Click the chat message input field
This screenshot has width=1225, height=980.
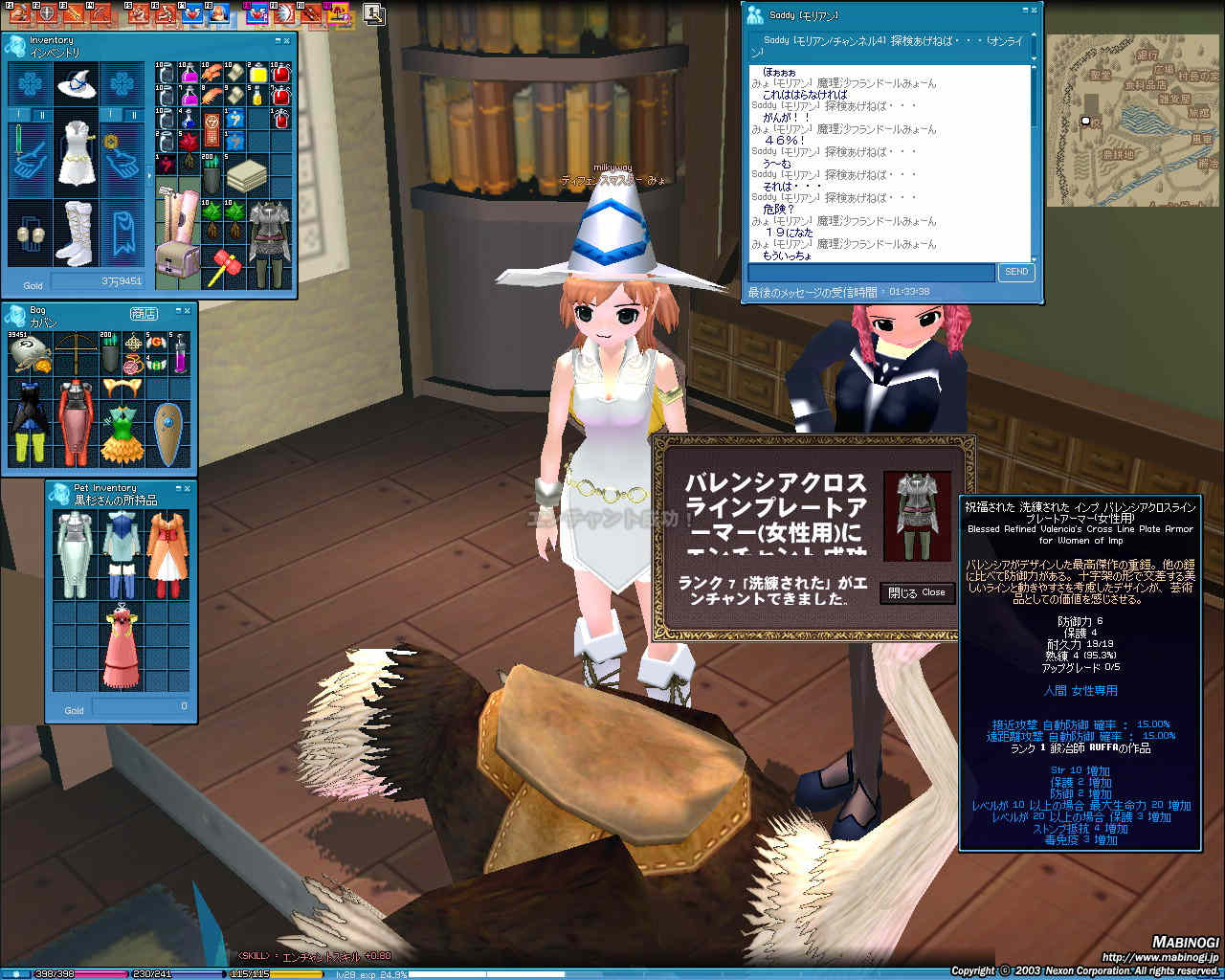coord(871,273)
